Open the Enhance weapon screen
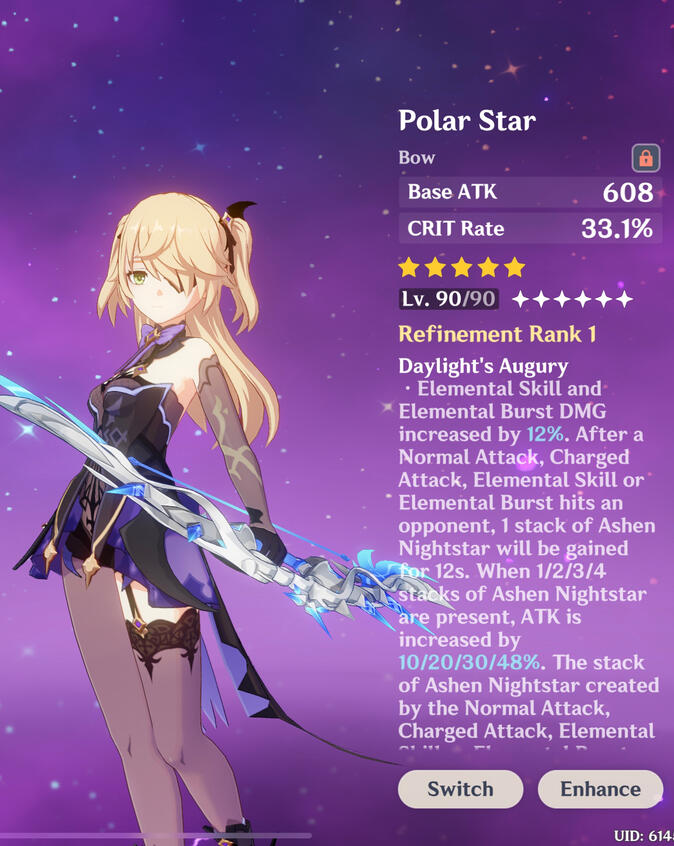This screenshot has height=846, width=674. point(600,789)
